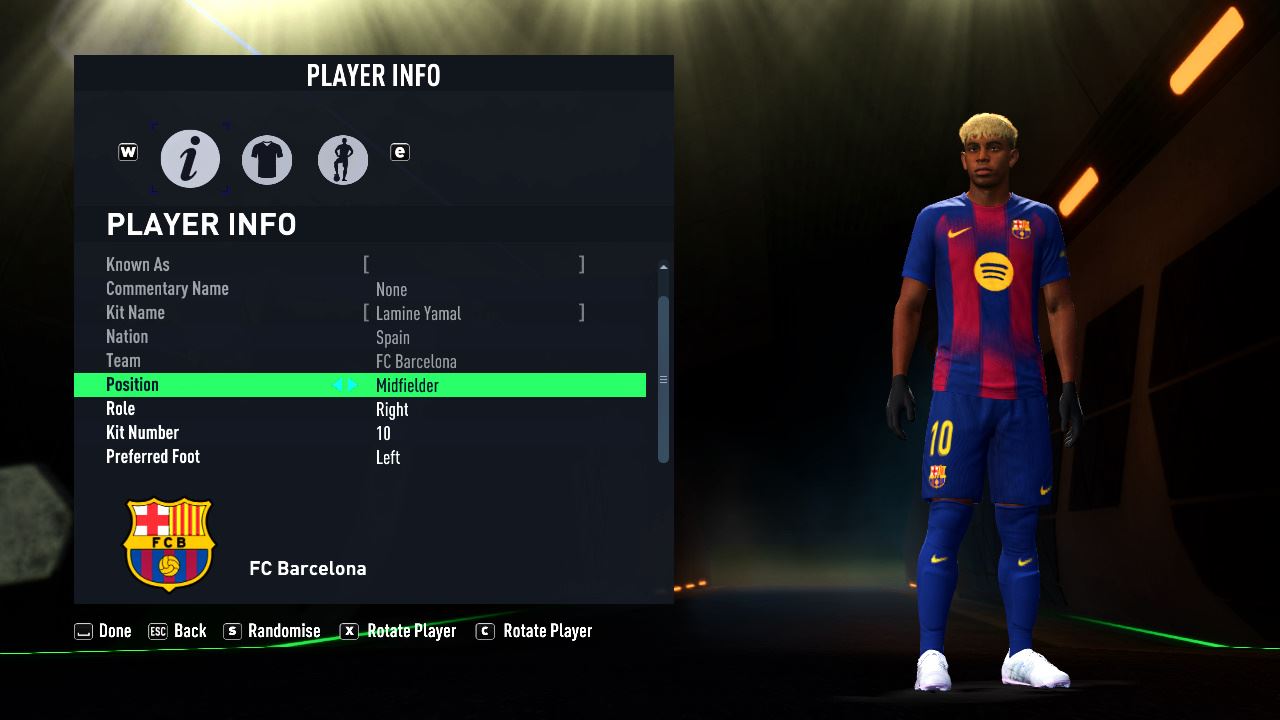Open the kit shirt tab
Viewport: 1280px width, 720px height.
pyautogui.click(x=267, y=159)
